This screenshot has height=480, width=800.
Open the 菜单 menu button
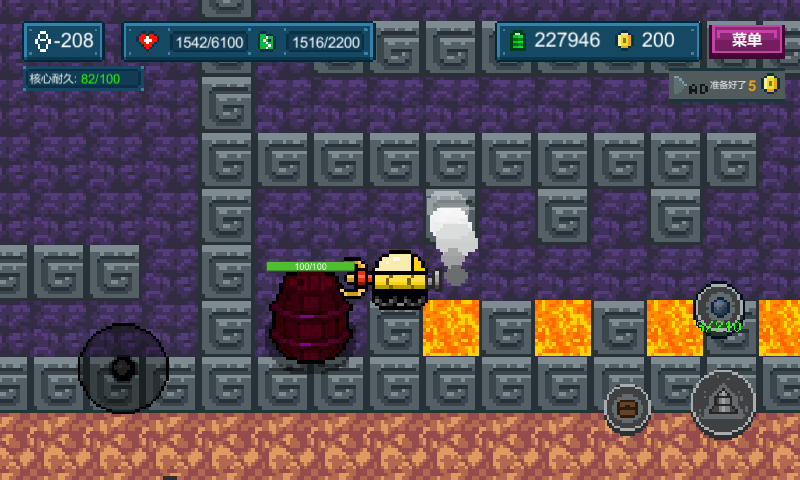click(746, 40)
